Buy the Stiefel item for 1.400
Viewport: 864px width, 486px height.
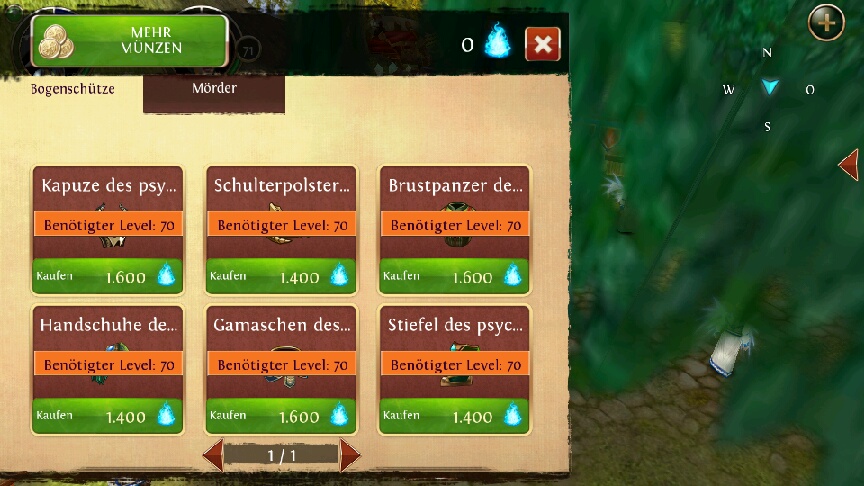(x=455, y=416)
